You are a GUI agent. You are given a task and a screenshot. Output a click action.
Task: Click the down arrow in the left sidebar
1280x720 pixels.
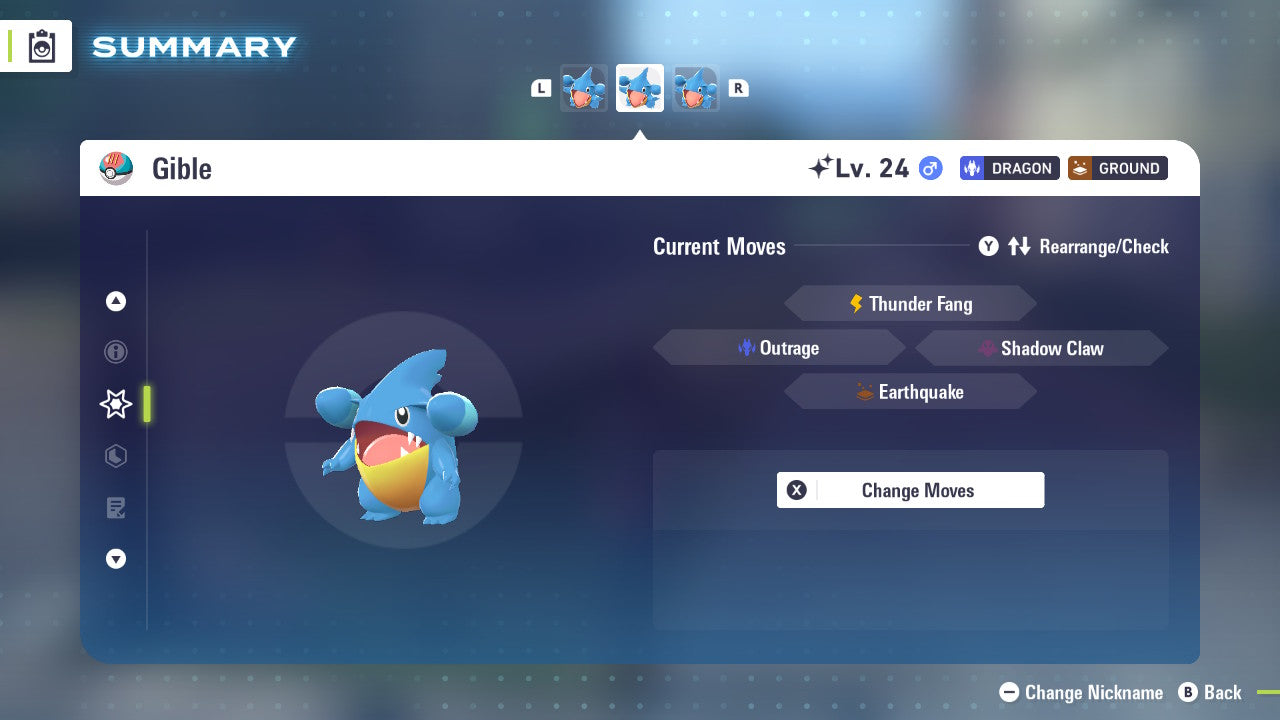(x=115, y=559)
